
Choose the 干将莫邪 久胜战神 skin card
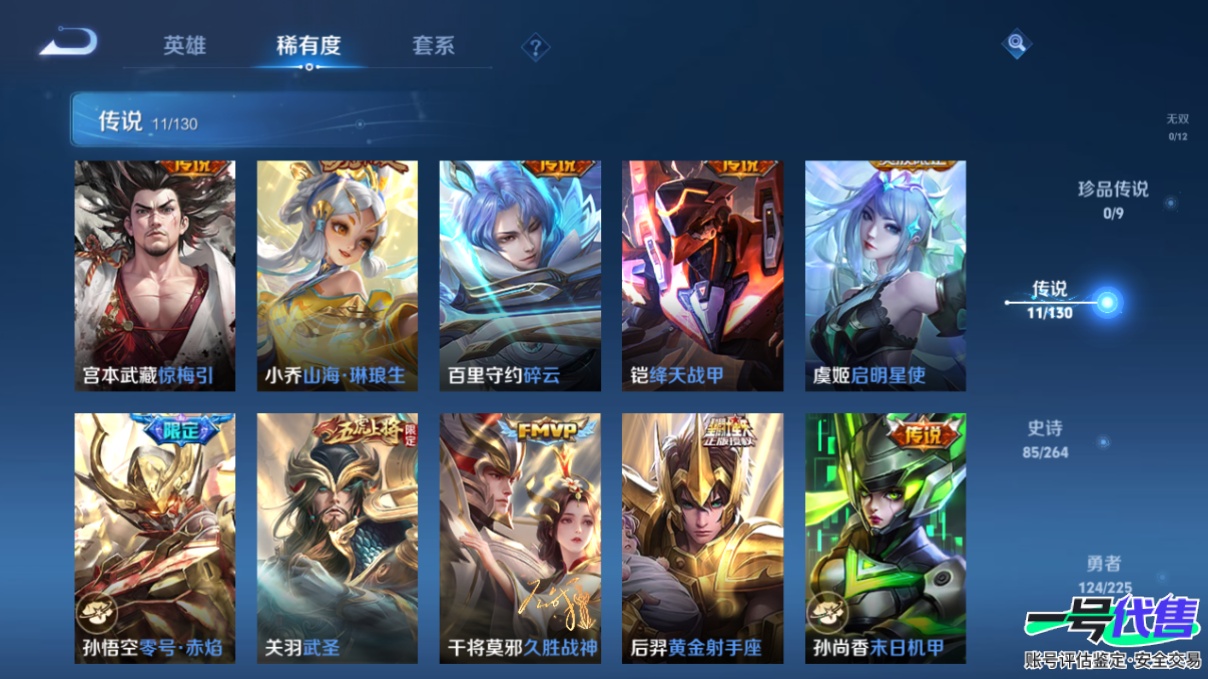point(520,537)
